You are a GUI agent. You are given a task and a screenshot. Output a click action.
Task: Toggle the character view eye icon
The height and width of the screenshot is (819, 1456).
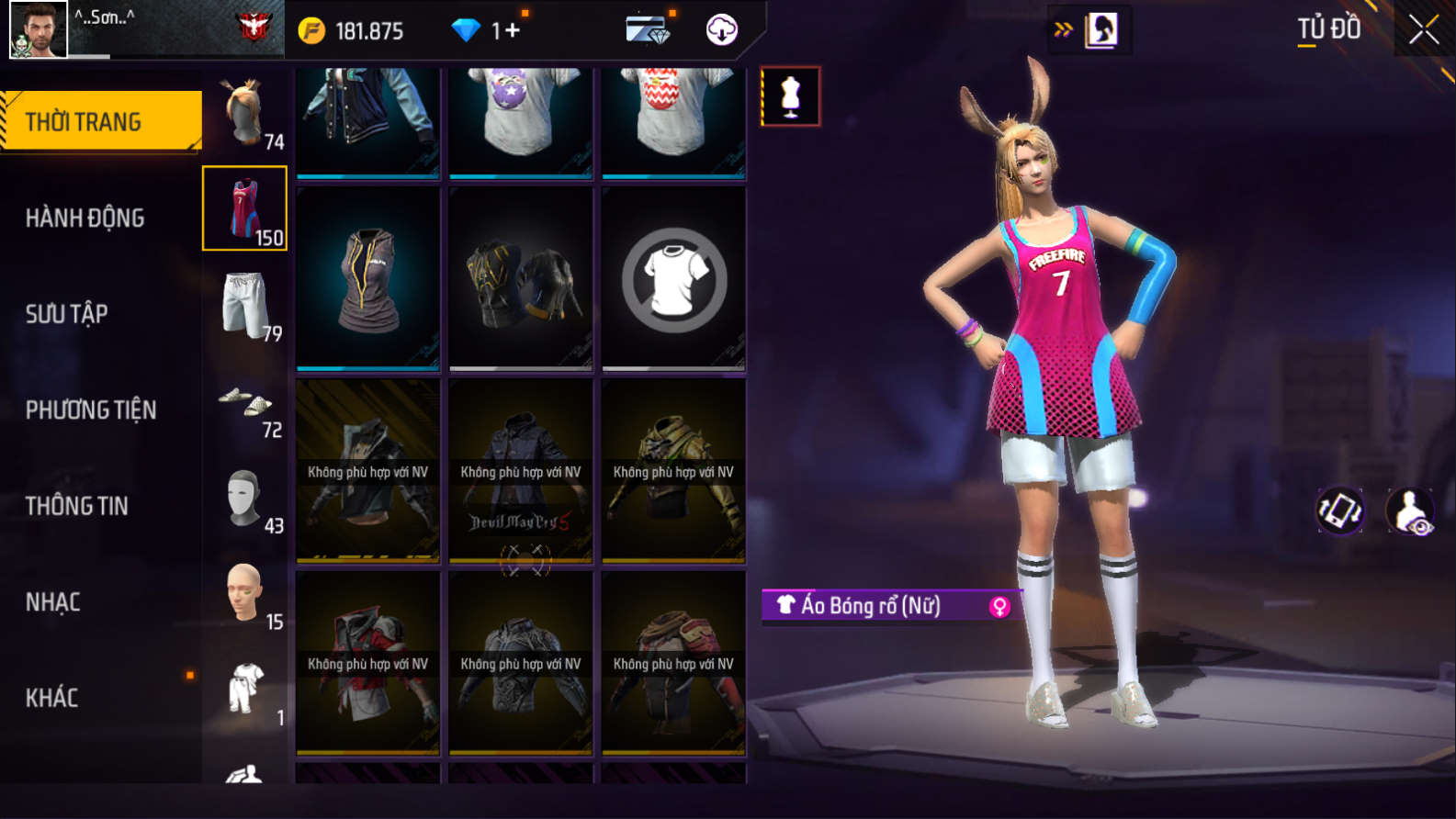(x=1410, y=511)
